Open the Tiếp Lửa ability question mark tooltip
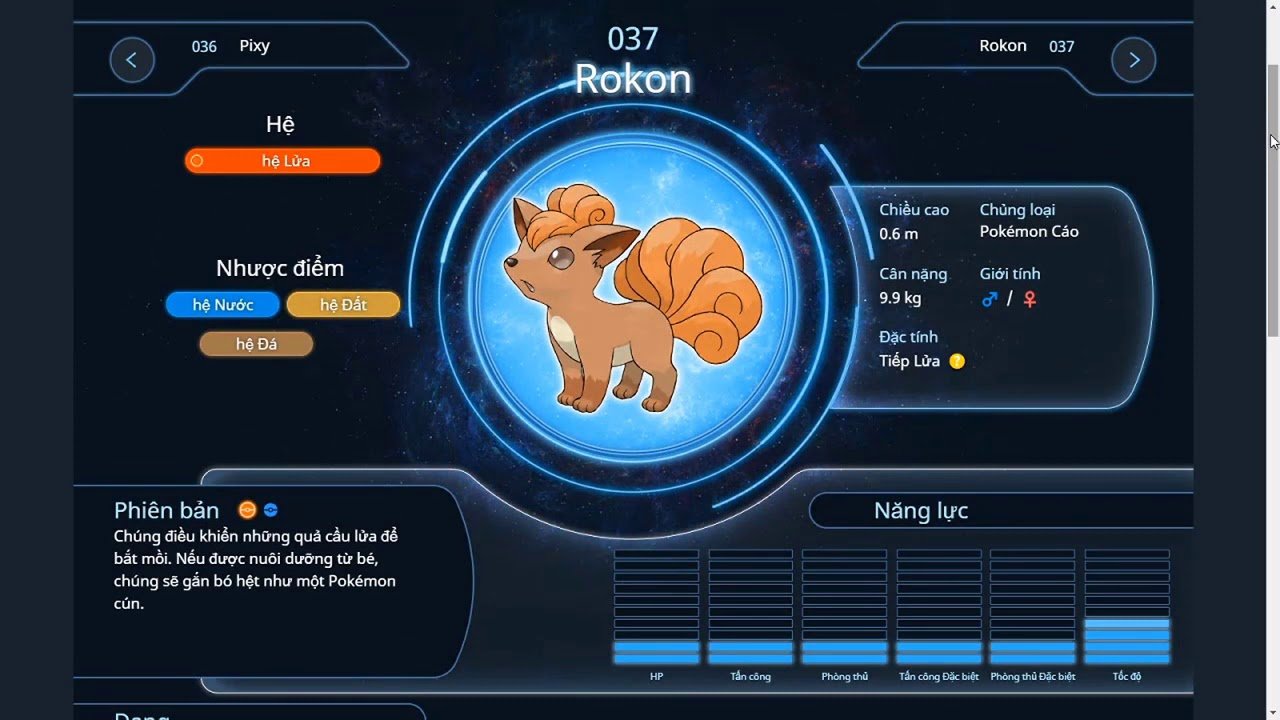This screenshot has width=1280, height=720. (x=955, y=361)
